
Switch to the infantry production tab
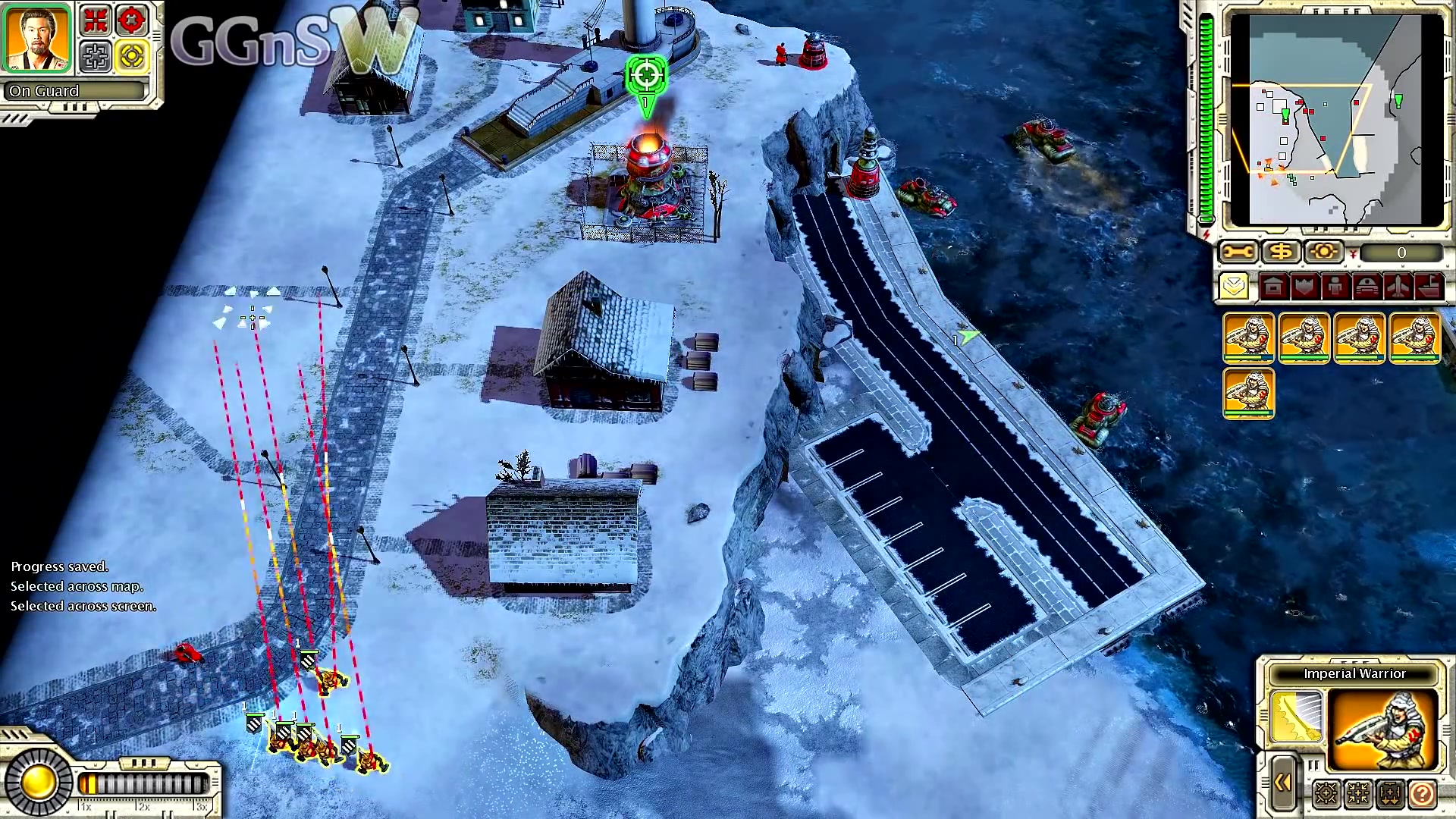point(1335,287)
